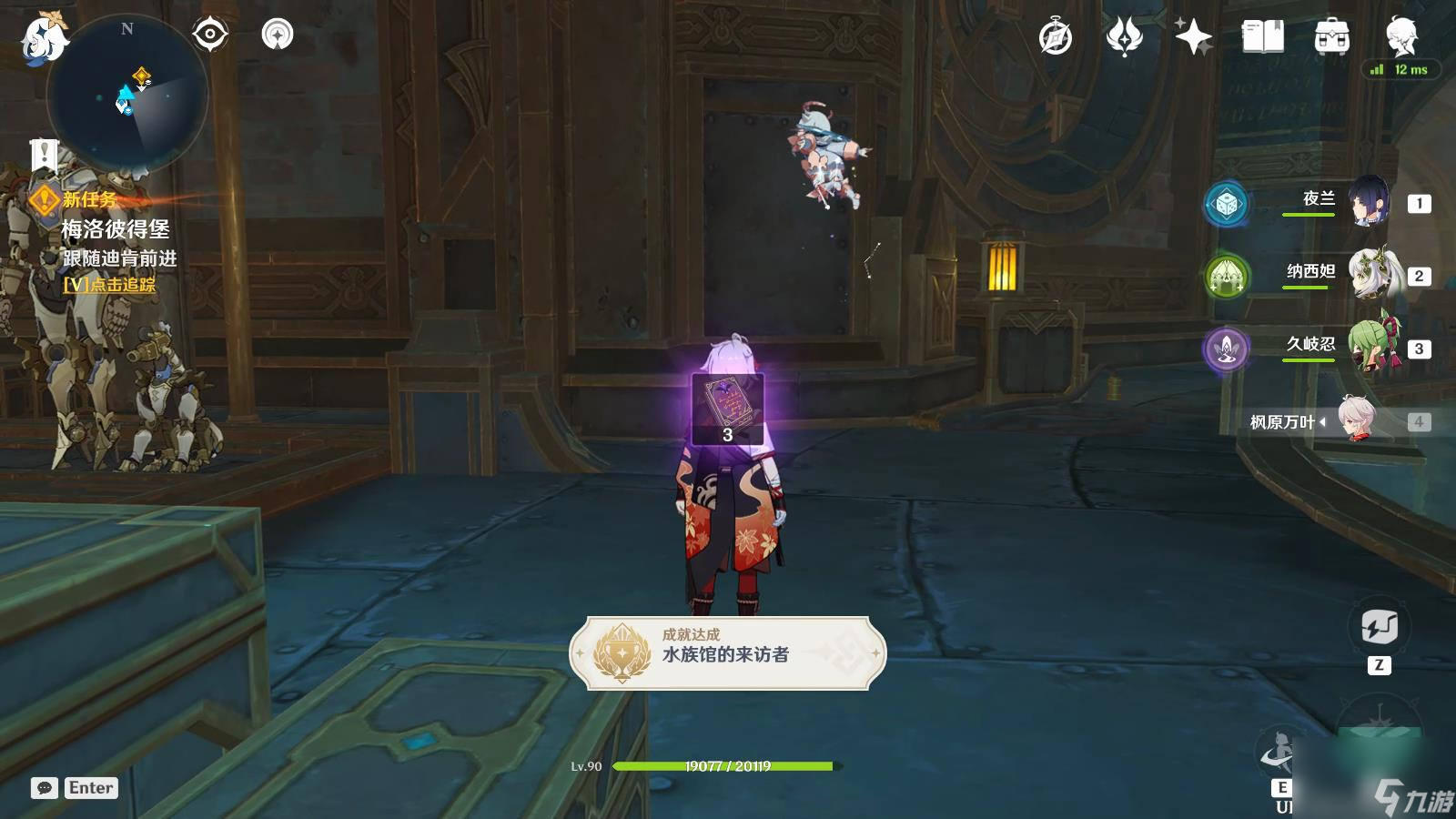1456x819 pixels.
Task: Toggle quest tracking via [V]点击追踪
Action: [x=110, y=286]
